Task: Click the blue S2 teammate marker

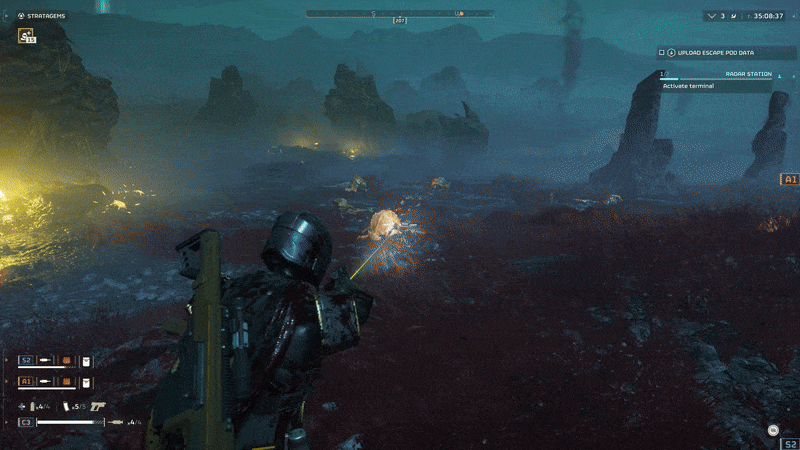Action: pyautogui.click(x=788, y=440)
